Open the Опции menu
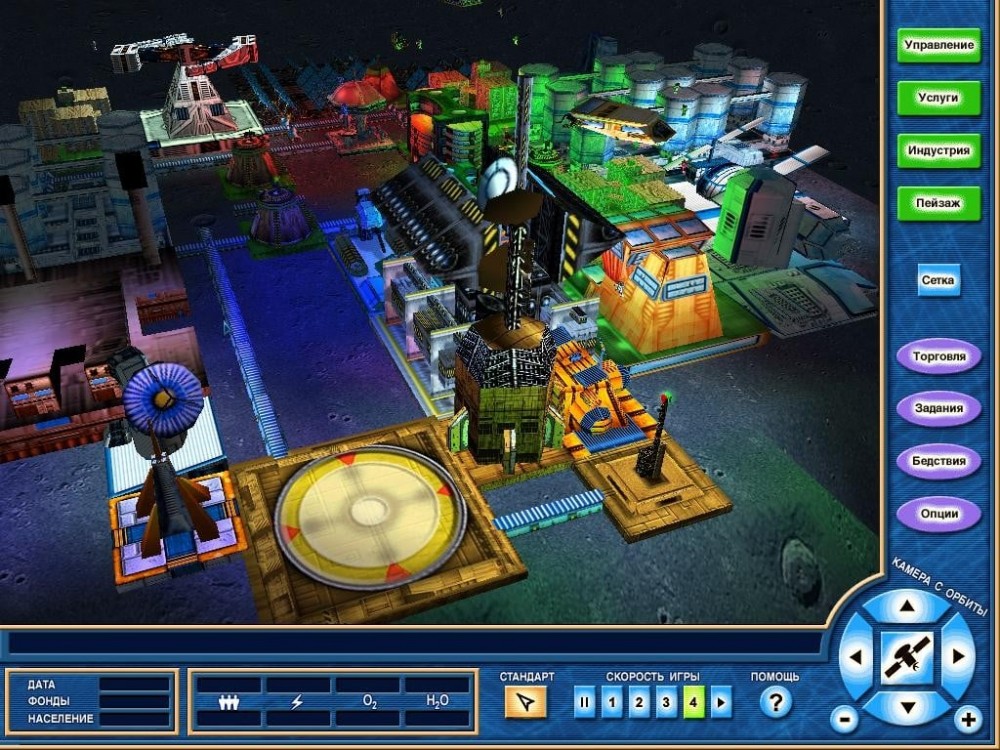This screenshot has height=750, width=1000. pos(938,514)
